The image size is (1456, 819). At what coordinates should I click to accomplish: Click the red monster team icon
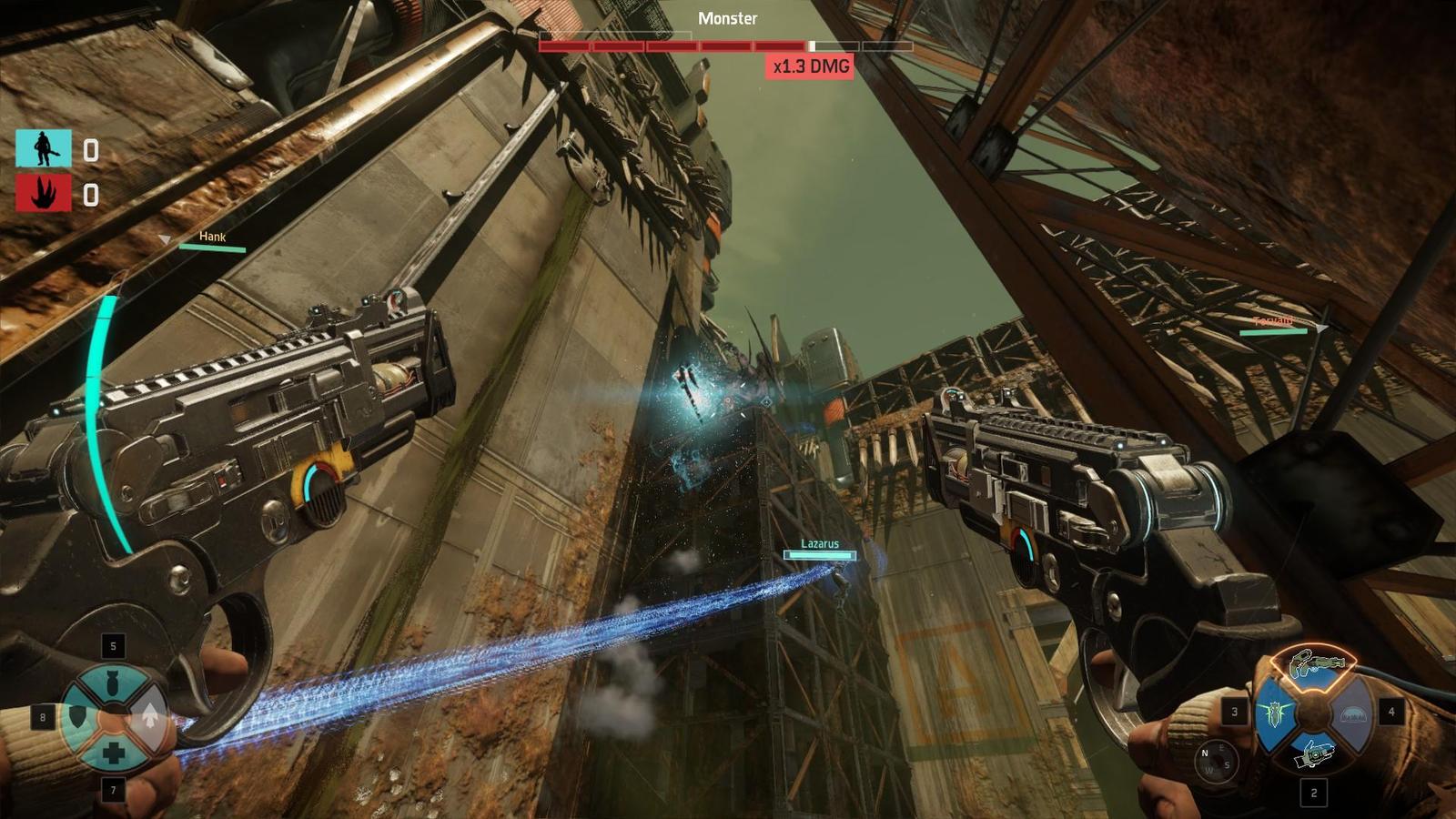(x=43, y=194)
